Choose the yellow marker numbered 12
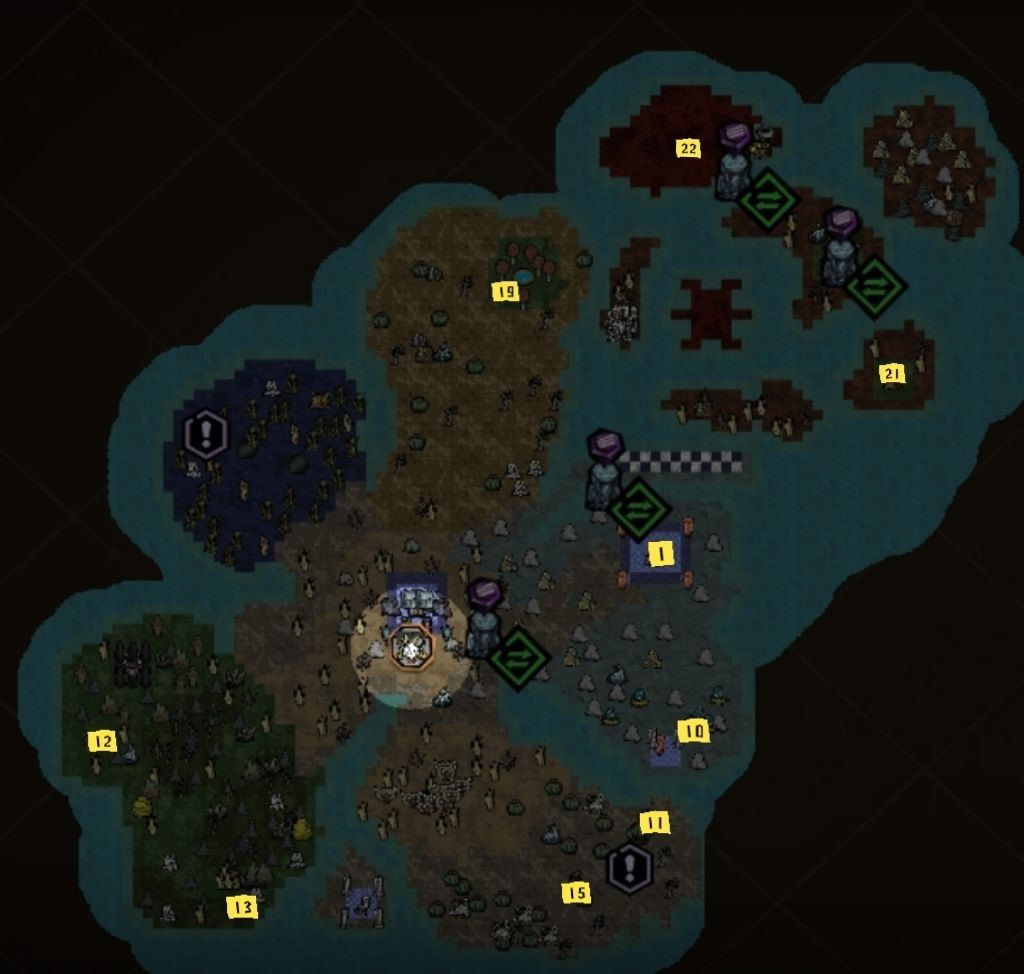This screenshot has width=1024, height=974. 102,741
